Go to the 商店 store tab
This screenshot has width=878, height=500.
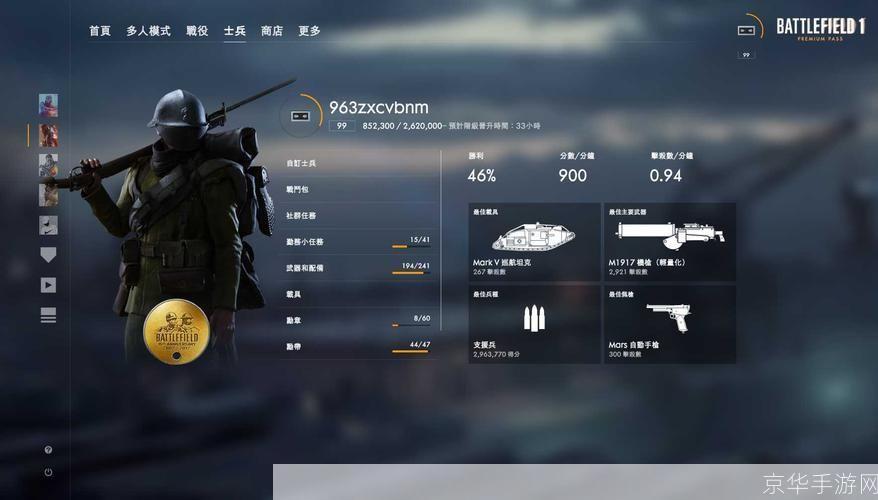click(x=272, y=31)
